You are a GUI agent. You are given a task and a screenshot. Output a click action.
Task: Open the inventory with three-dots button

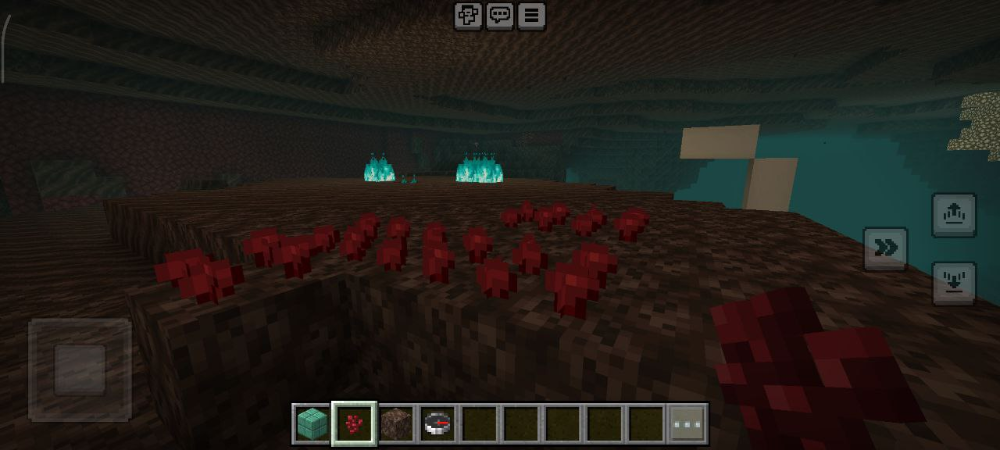pos(688,423)
